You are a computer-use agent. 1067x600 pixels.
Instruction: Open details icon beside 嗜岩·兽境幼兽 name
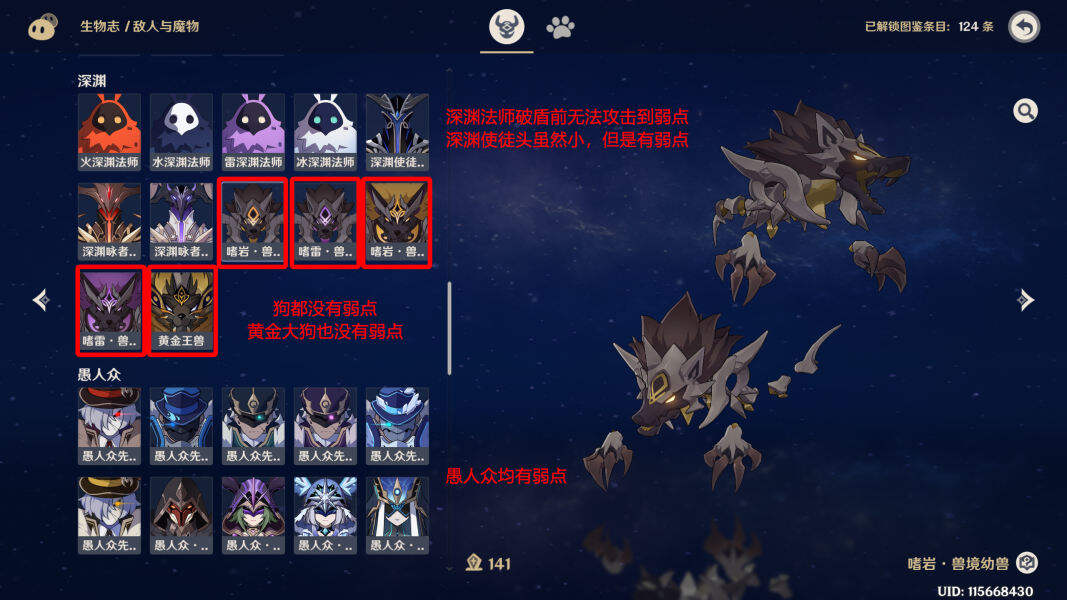[1027, 563]
